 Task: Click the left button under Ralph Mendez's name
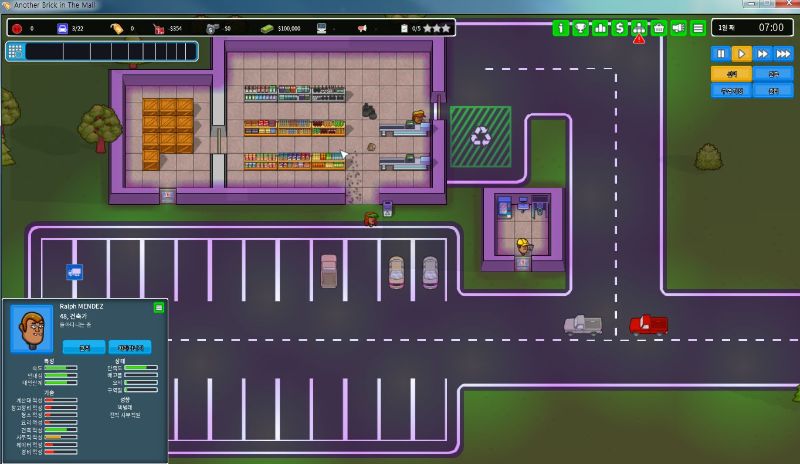84,347
